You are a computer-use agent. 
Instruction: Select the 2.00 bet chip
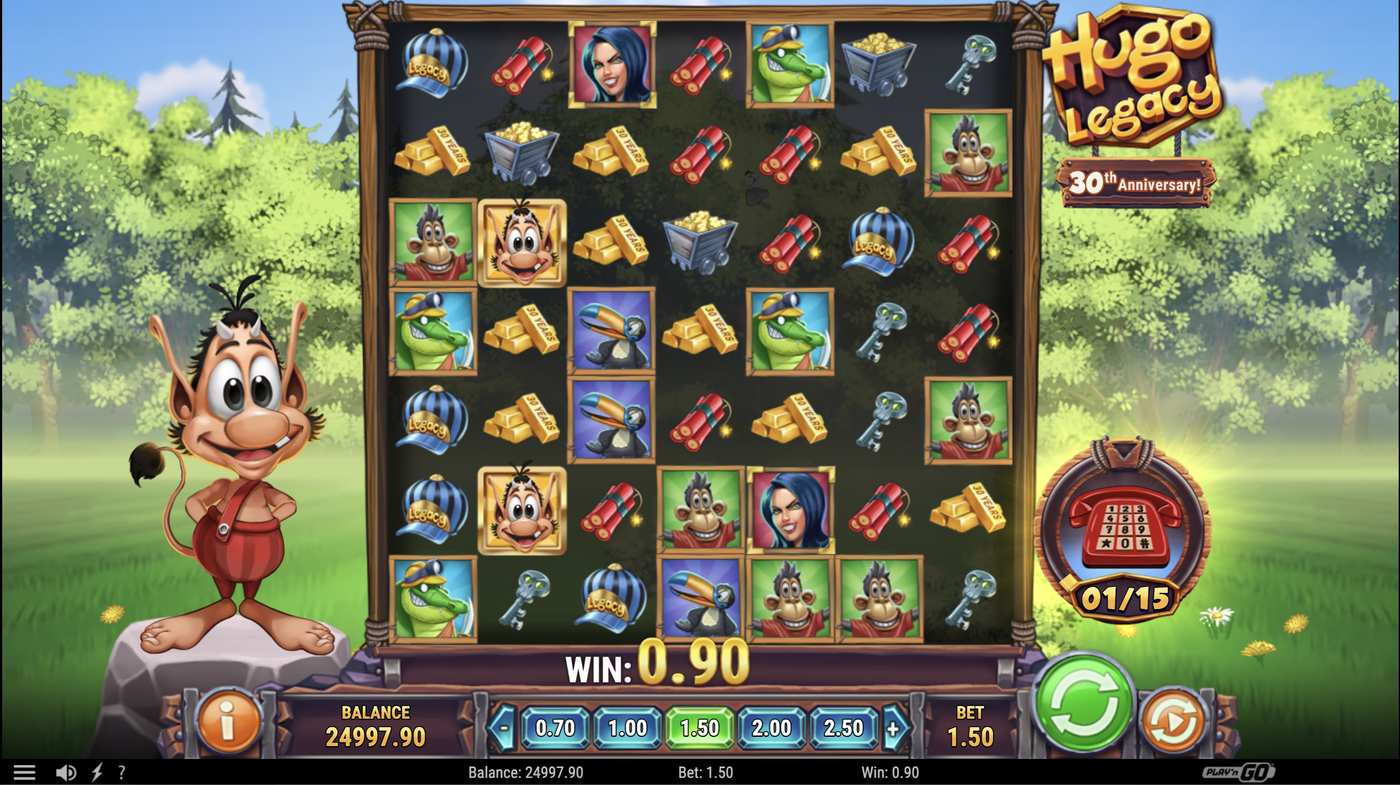(772, 728)
